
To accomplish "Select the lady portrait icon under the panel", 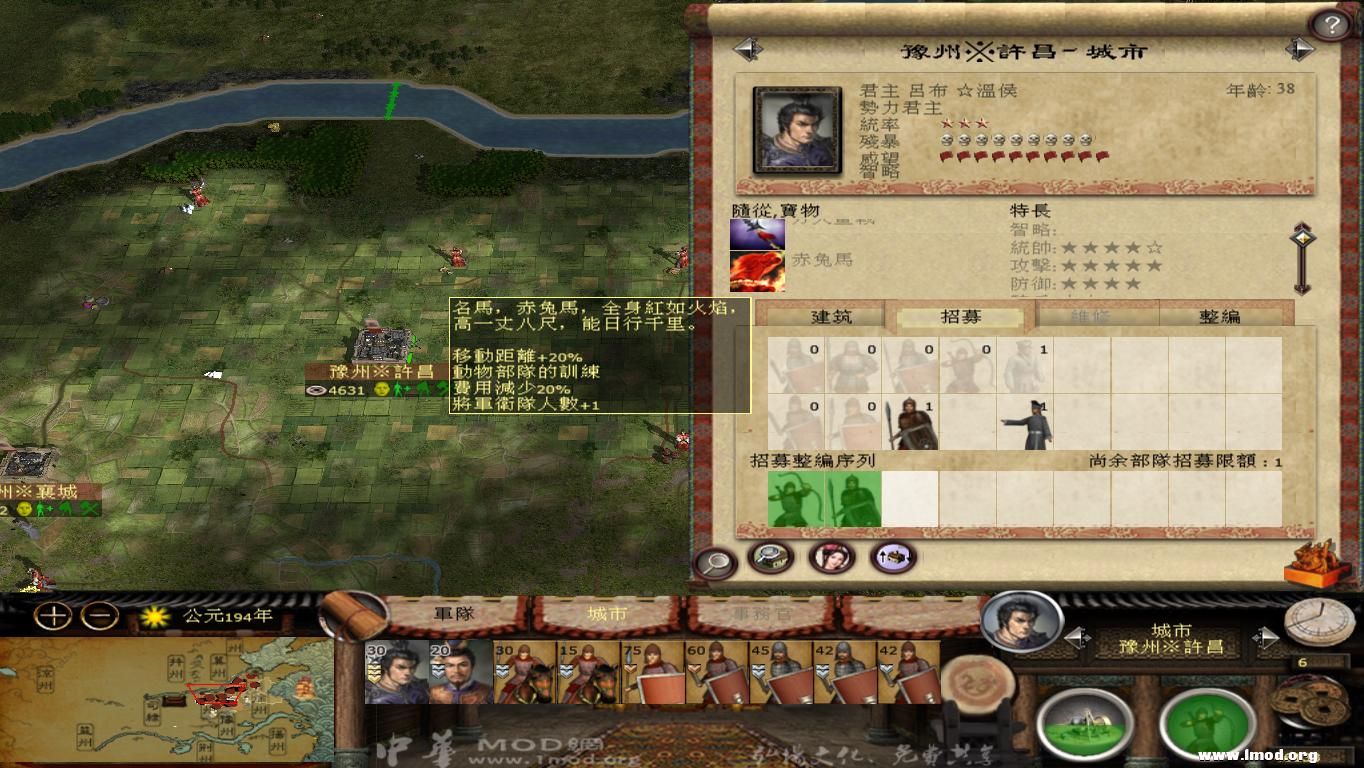I will 833,556.
